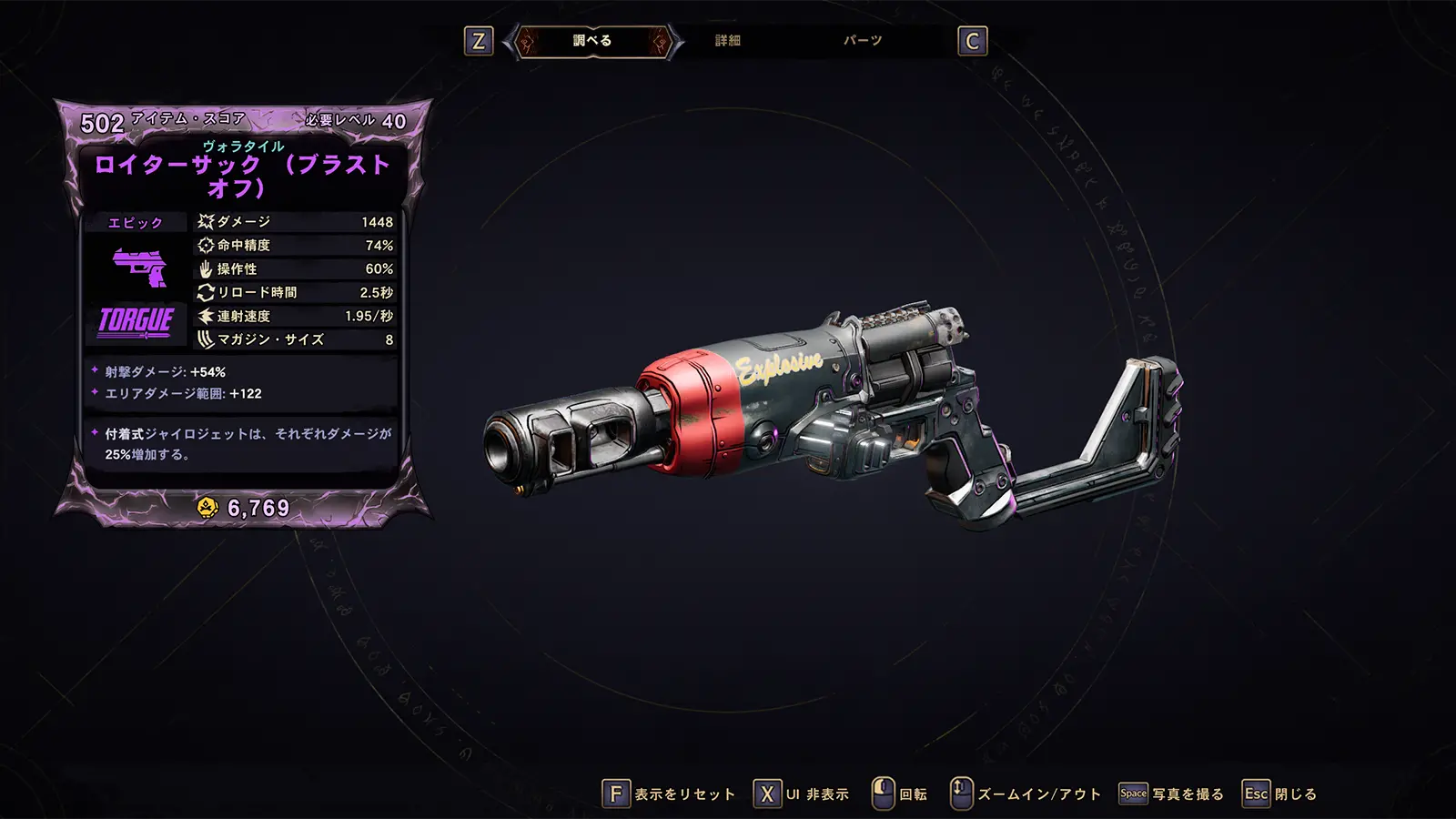
Task: Hide the interface with UI 非表示
Action: click(x=802, y=794)
